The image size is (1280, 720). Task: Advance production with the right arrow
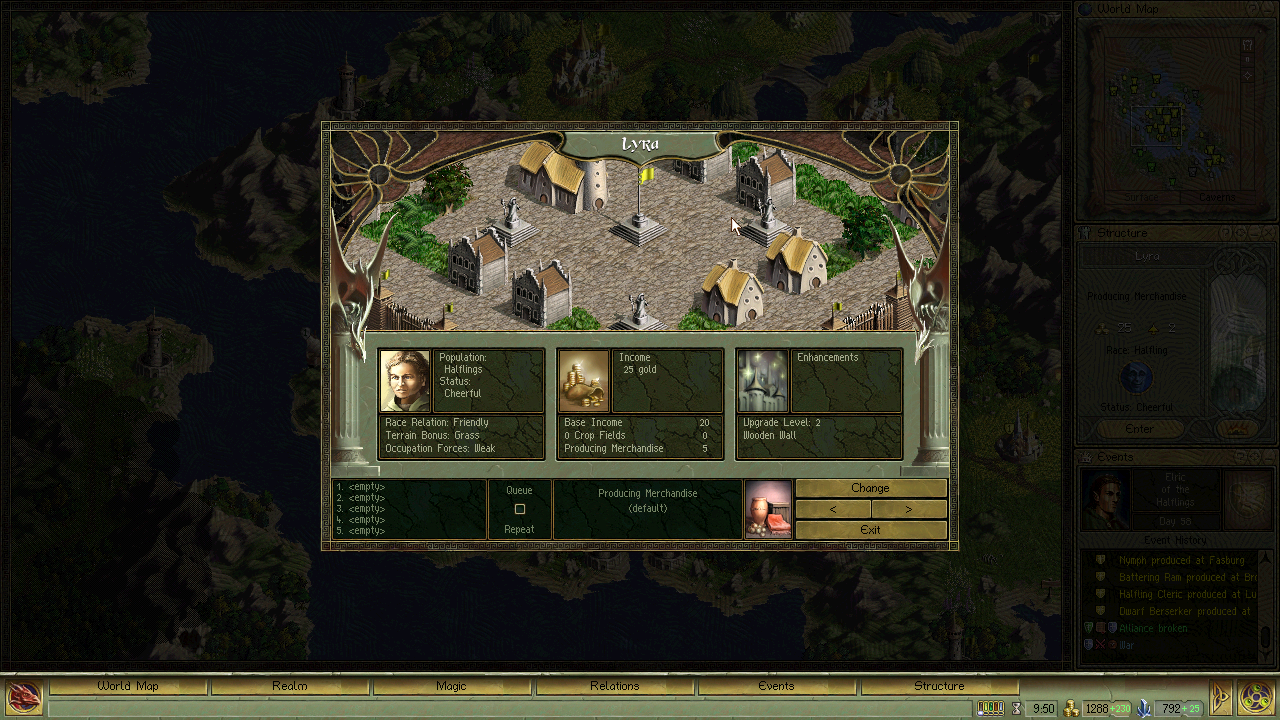tap(909, 509)
